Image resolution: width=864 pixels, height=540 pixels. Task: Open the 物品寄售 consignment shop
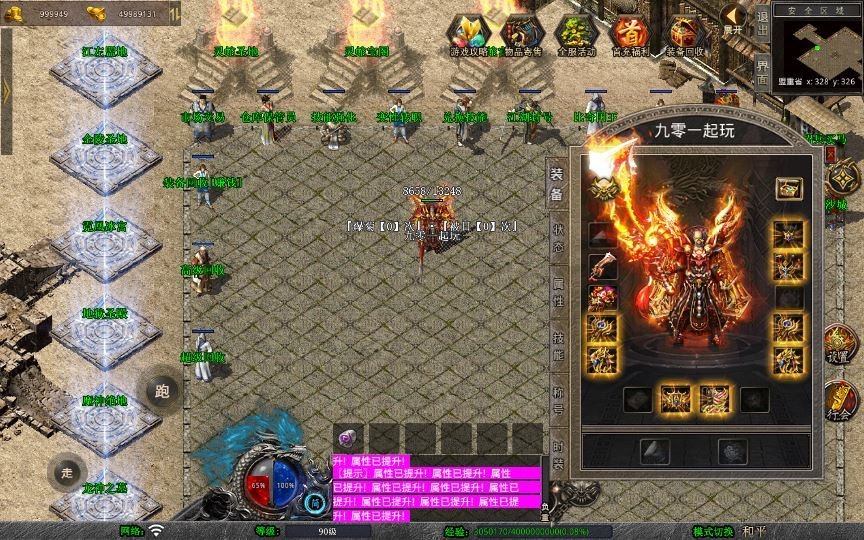click(523, 34)
